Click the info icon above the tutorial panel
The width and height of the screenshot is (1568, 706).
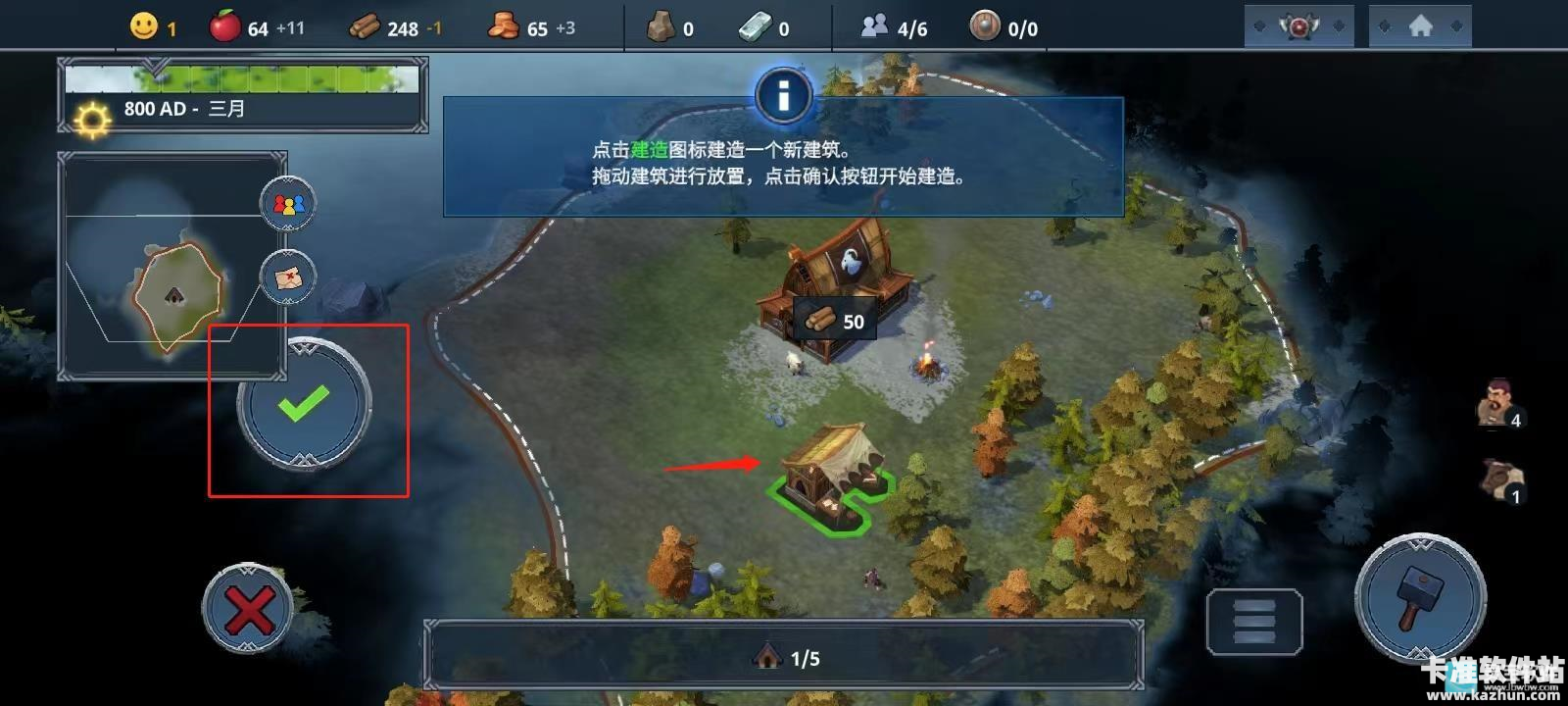pyautogui.click(x=782, y=95)
